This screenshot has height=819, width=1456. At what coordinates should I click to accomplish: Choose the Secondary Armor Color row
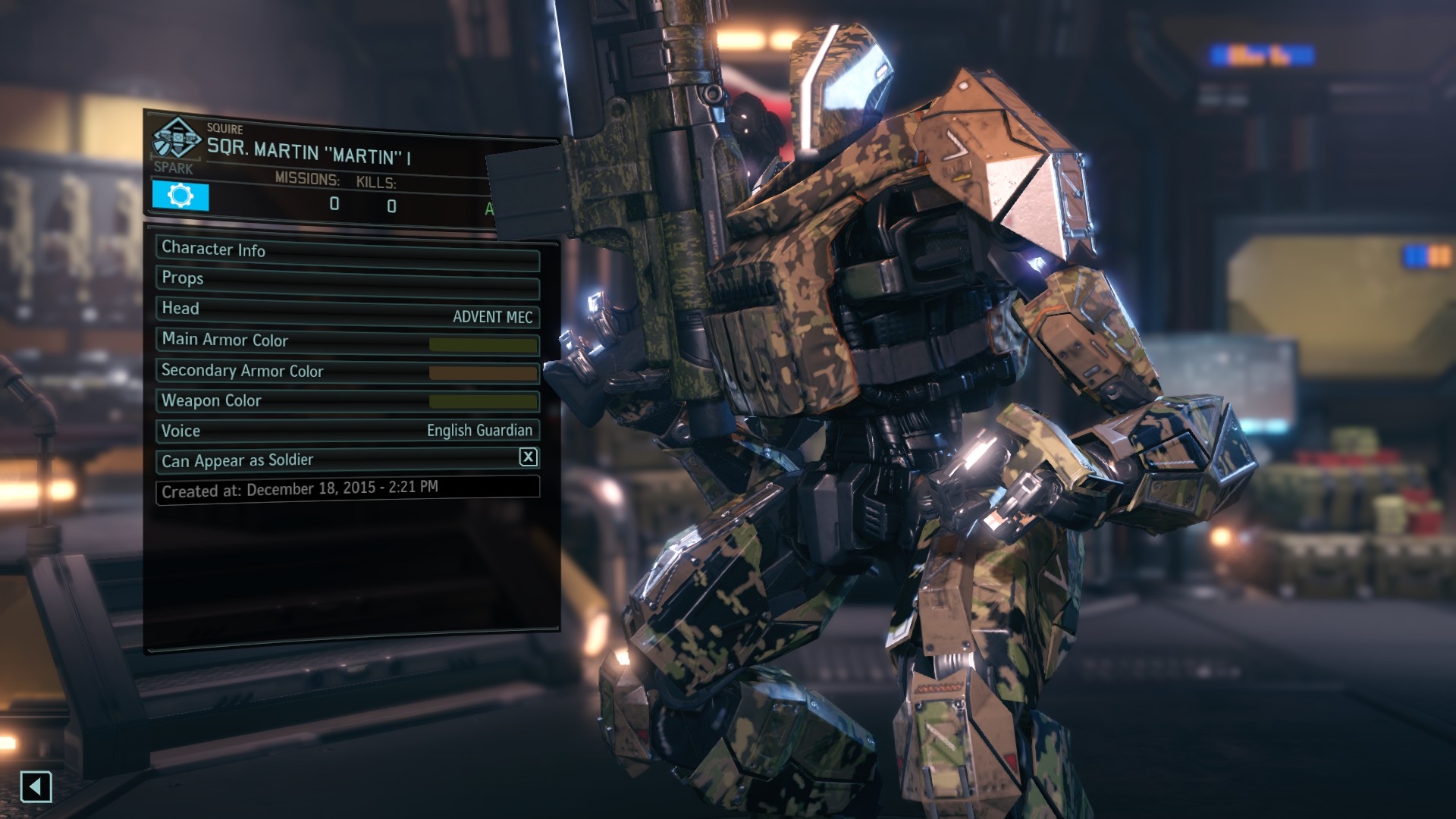pos(347,372)
